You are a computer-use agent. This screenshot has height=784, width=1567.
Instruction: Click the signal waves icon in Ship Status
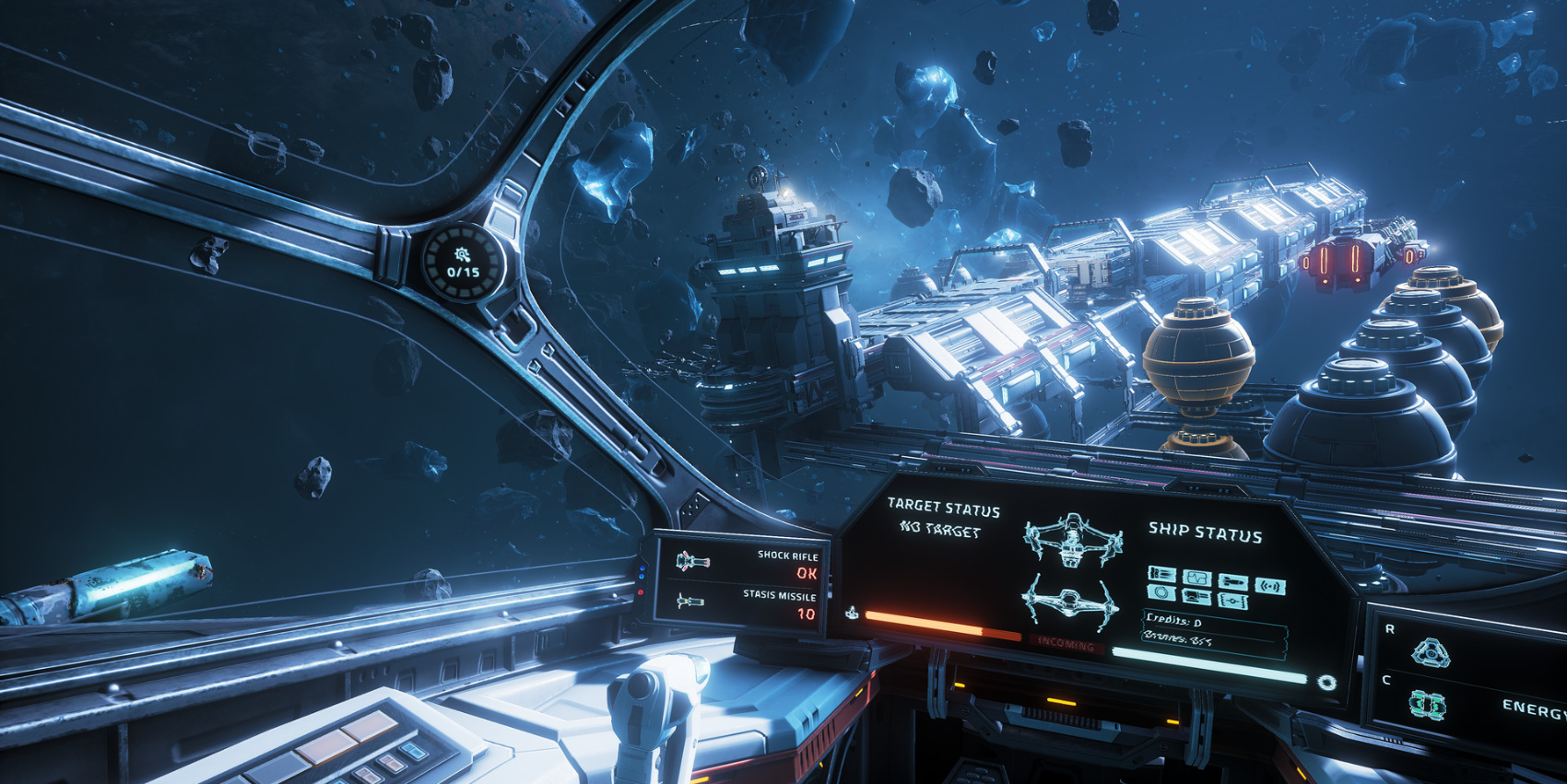coord(1270,586)
